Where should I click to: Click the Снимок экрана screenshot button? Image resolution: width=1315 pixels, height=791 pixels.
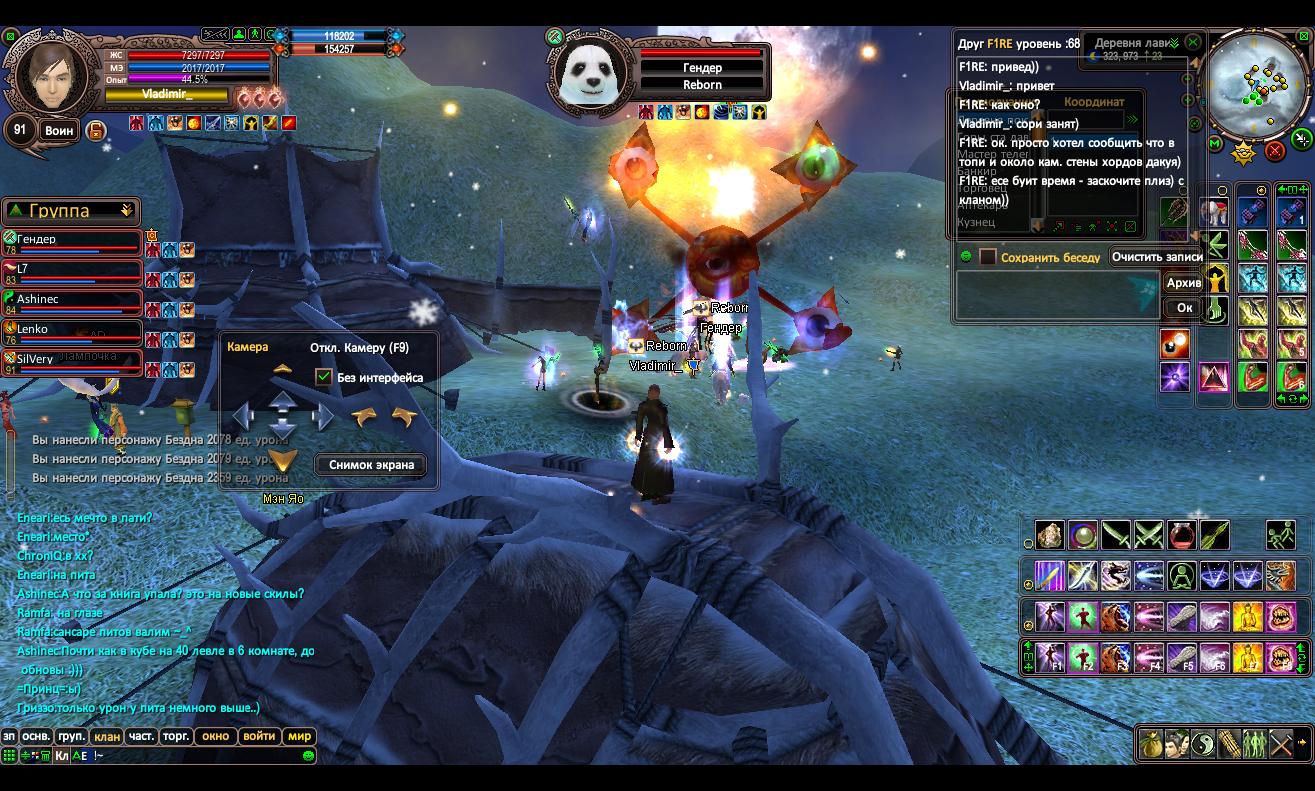371,465
